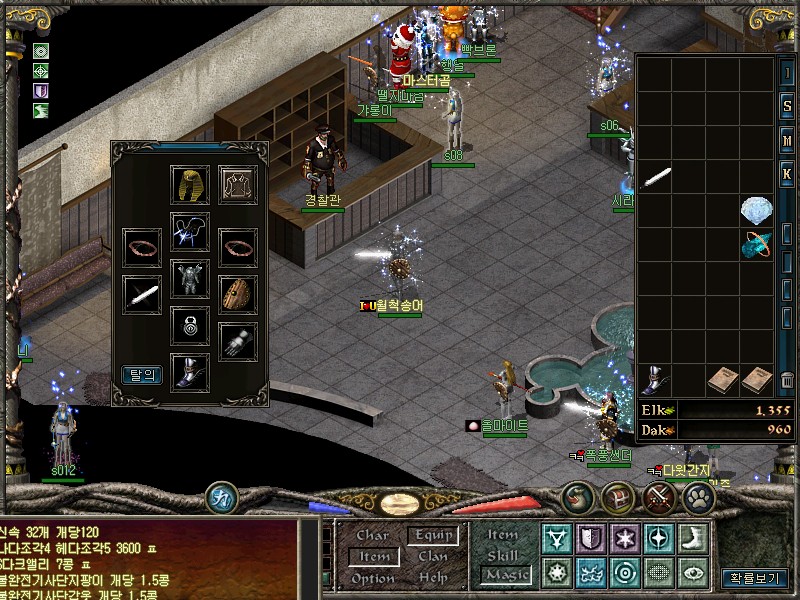Select the gauntlet glove equipment slot
The width and height of the screenshot is (800, 600).
pos(238,342)
